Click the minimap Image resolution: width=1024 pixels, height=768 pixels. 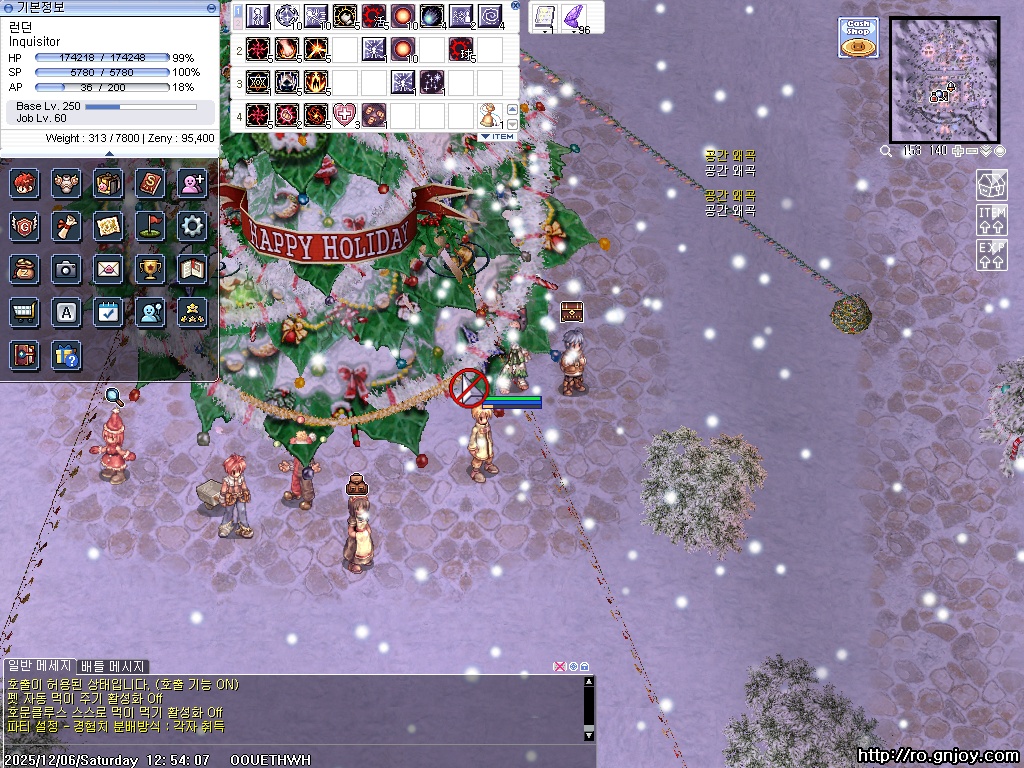point(944,80)
